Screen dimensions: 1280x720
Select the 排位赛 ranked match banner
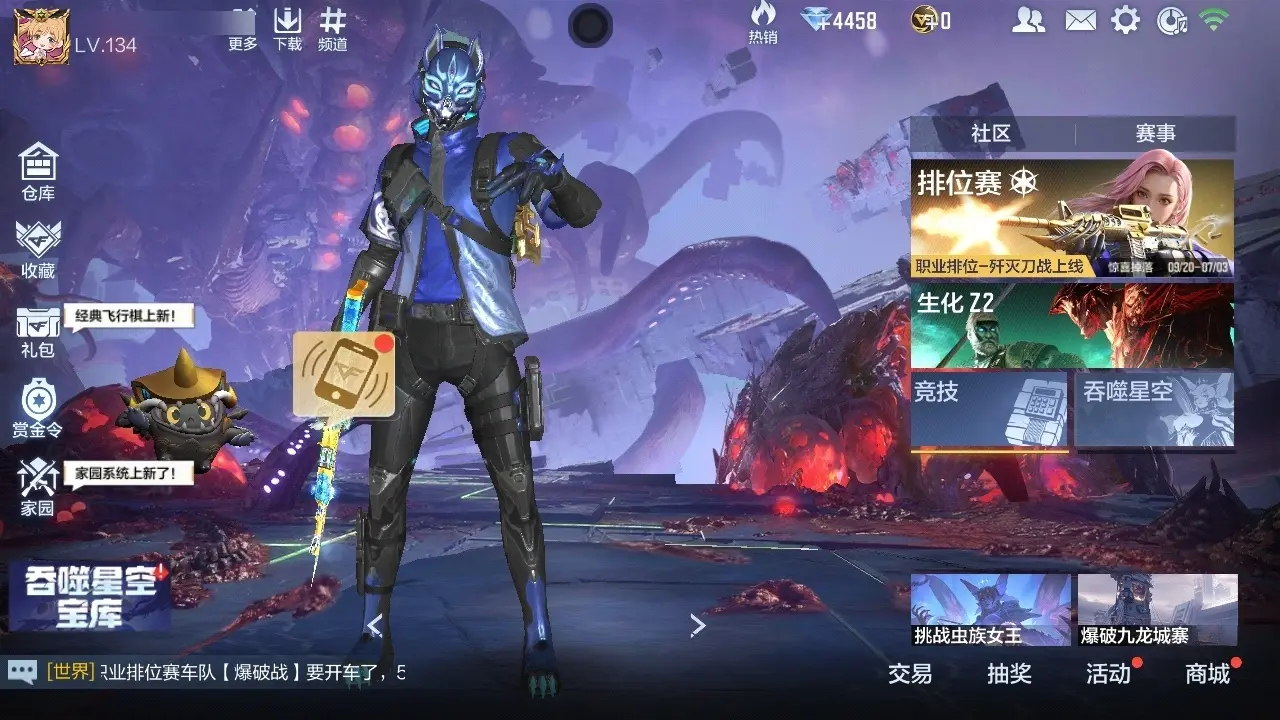pos(1072,218)
